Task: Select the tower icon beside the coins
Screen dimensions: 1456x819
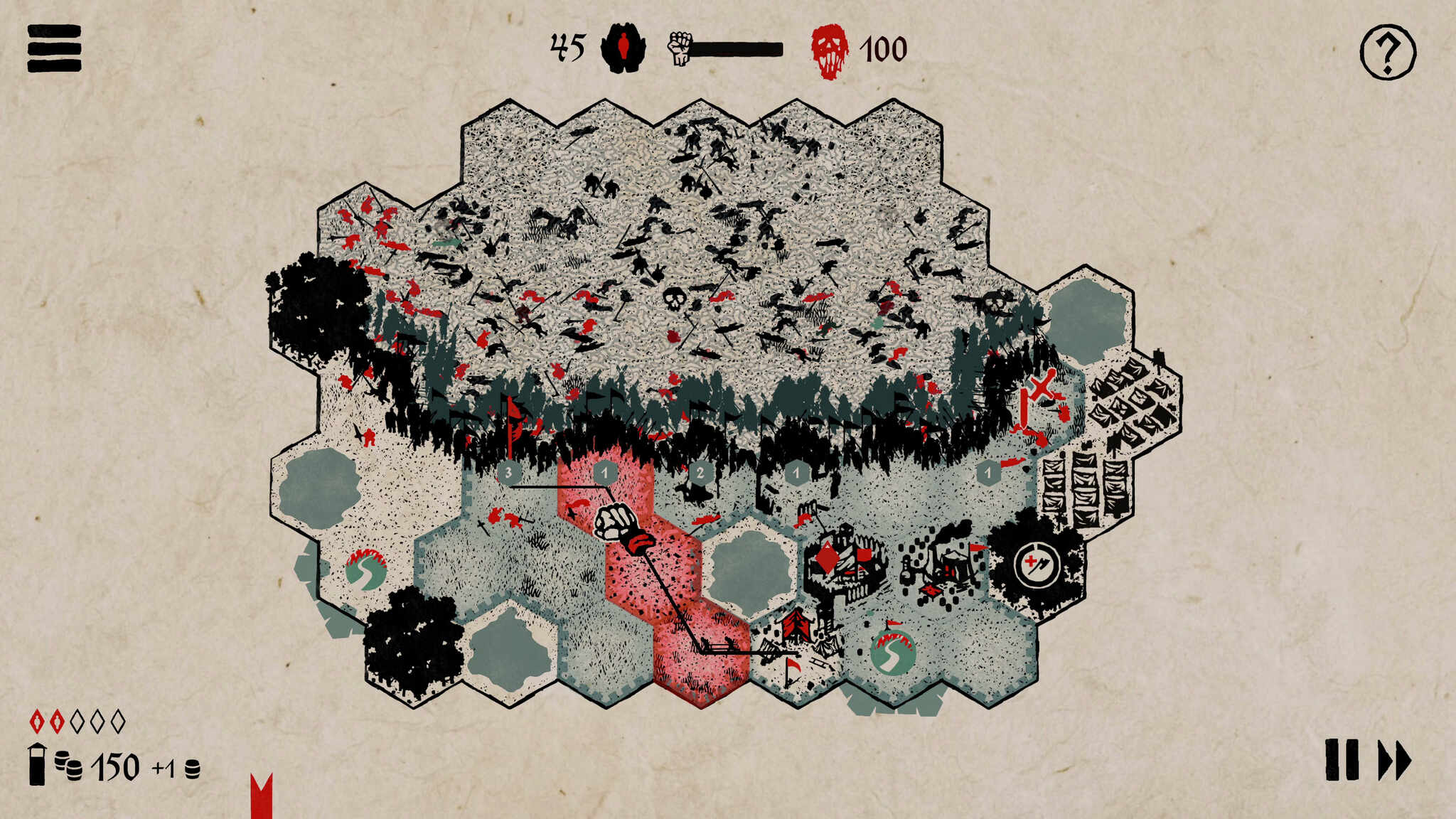Action: [37, 764]
